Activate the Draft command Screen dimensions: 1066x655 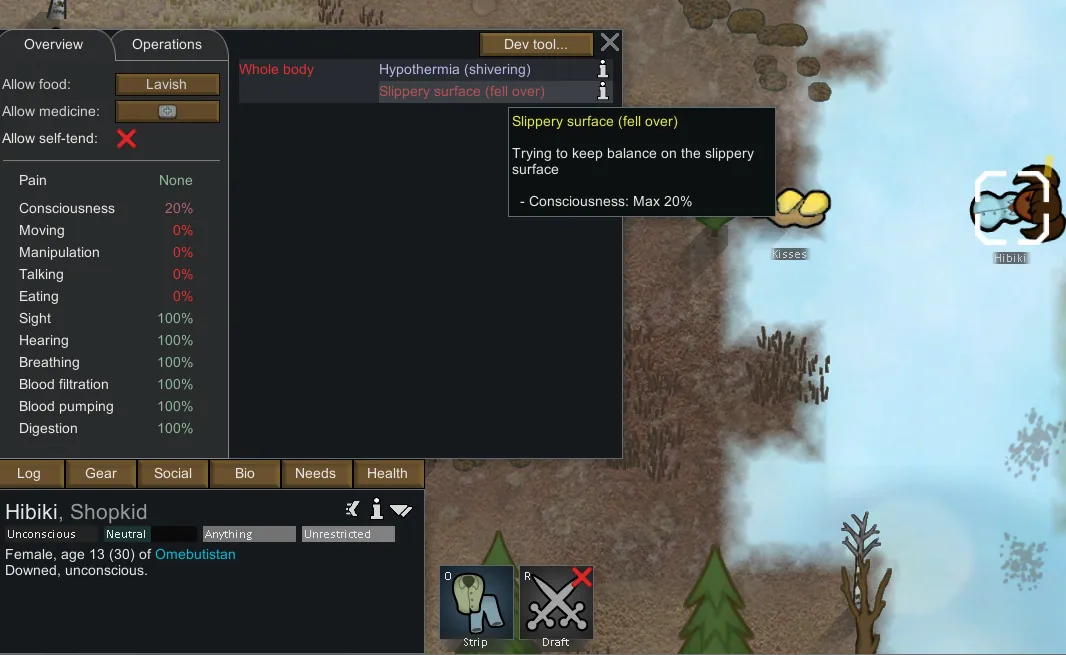tap(556, 603)
